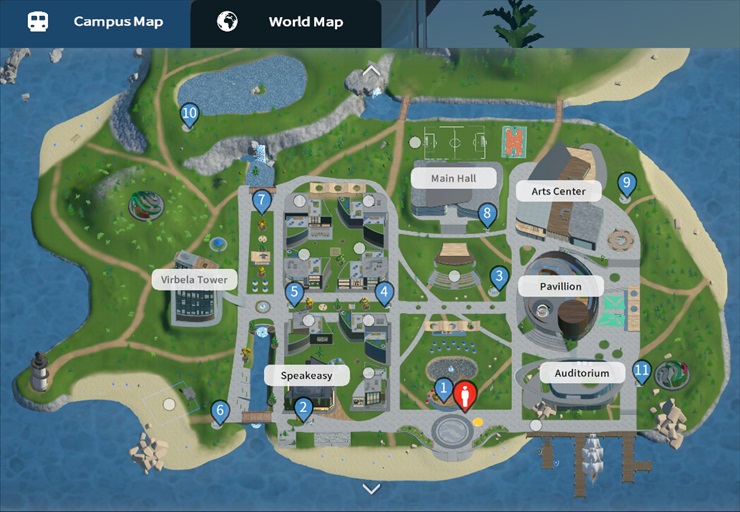Select map marker number 7
Screen dimensions: 740x512
pyautogui.click(x=262, y=201)
